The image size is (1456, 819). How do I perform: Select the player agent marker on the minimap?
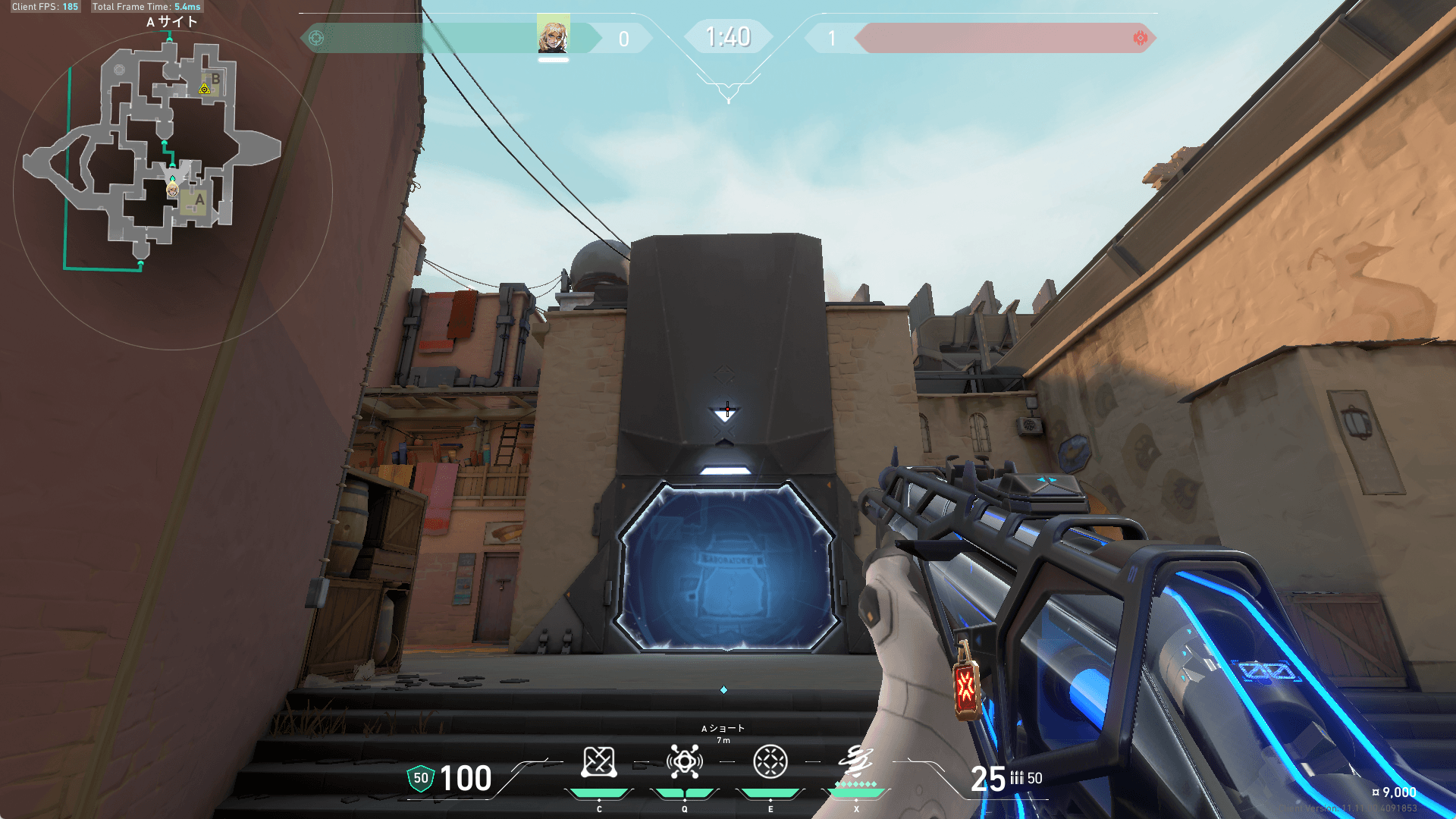point(173,189)
